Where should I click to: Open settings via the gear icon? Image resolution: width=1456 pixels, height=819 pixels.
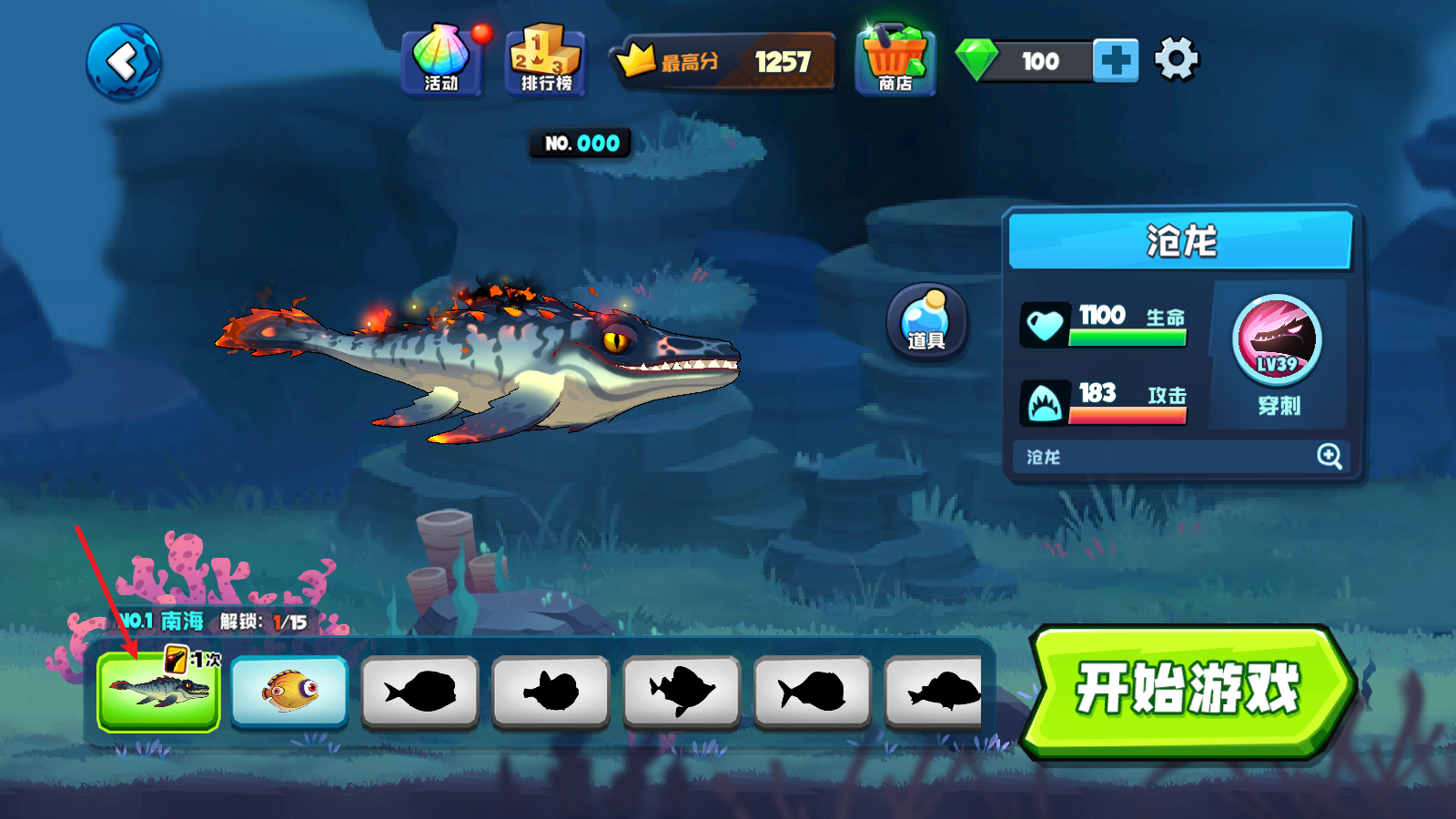[x=1177, y=60]
